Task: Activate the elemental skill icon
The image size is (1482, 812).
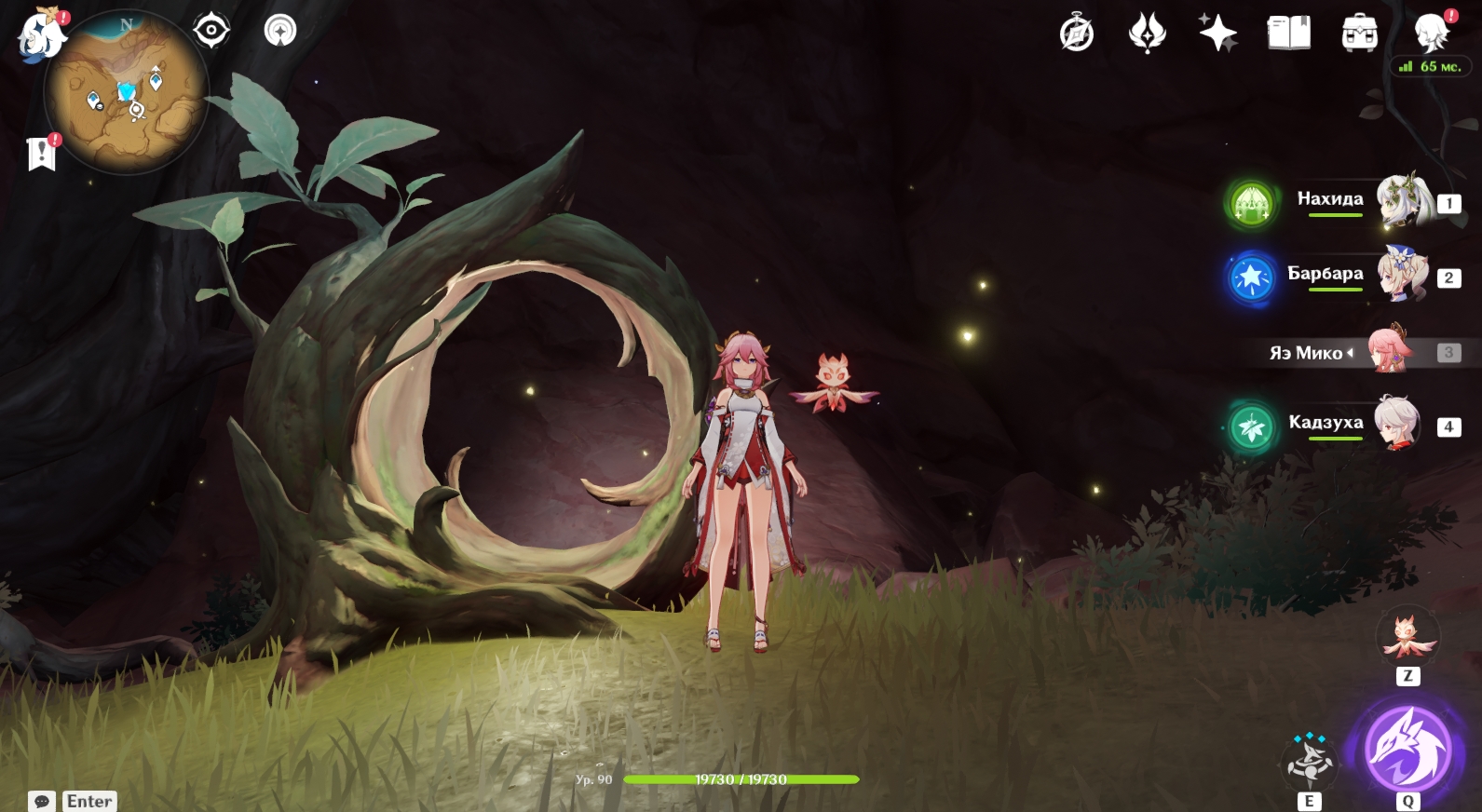Action: (1309, 762)
